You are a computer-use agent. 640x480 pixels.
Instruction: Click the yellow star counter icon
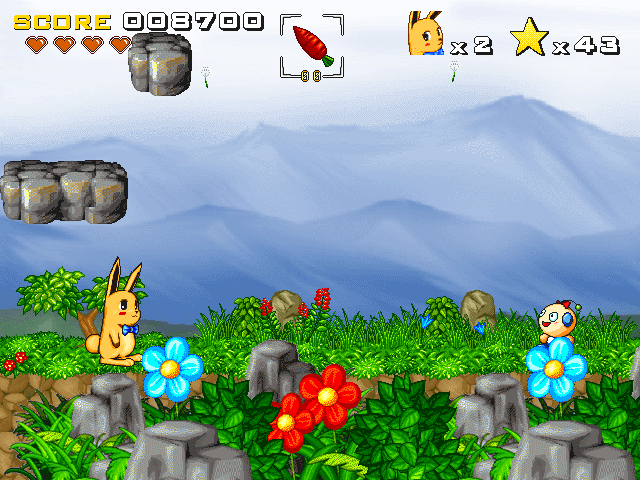(529, 37)
